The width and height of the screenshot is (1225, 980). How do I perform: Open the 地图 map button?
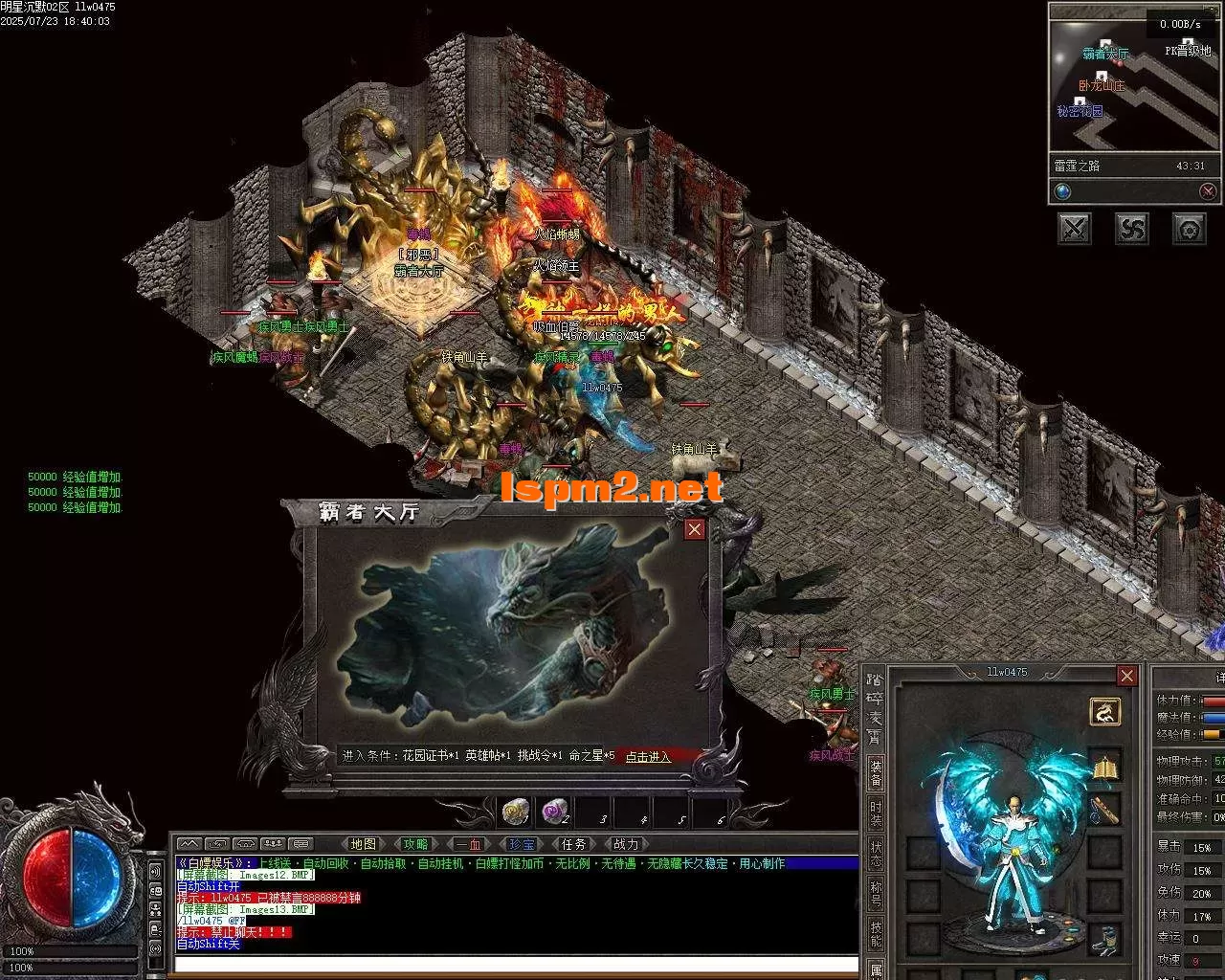(363, 844)
